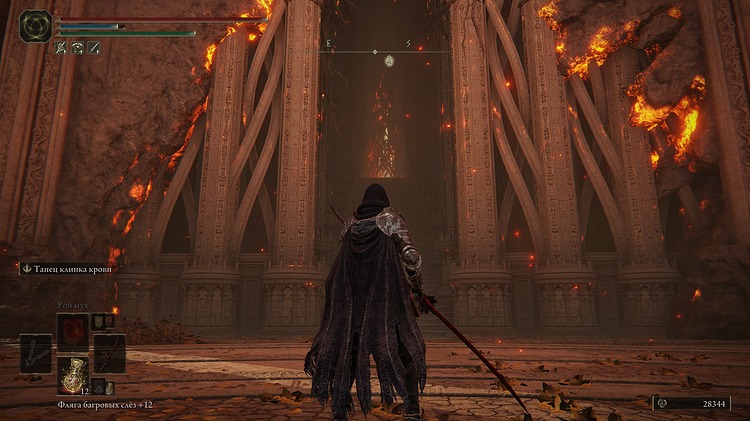Image resolution: width=750 pixels, height=421 pixels.
Task: Use the Фляга багровых слёз +12 flask
Action: pos(72,374)
